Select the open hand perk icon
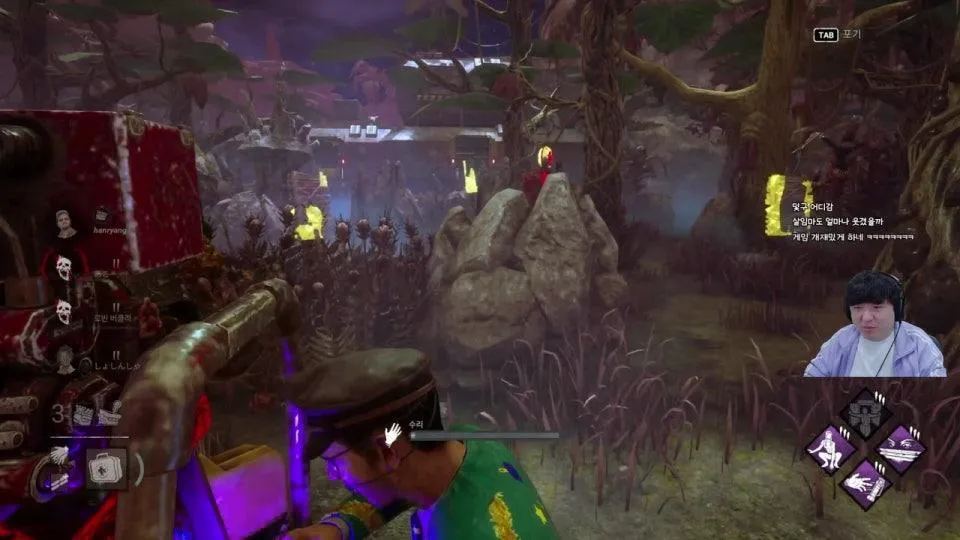The height and width of the screenshot is (540, 960). (865, 483)
